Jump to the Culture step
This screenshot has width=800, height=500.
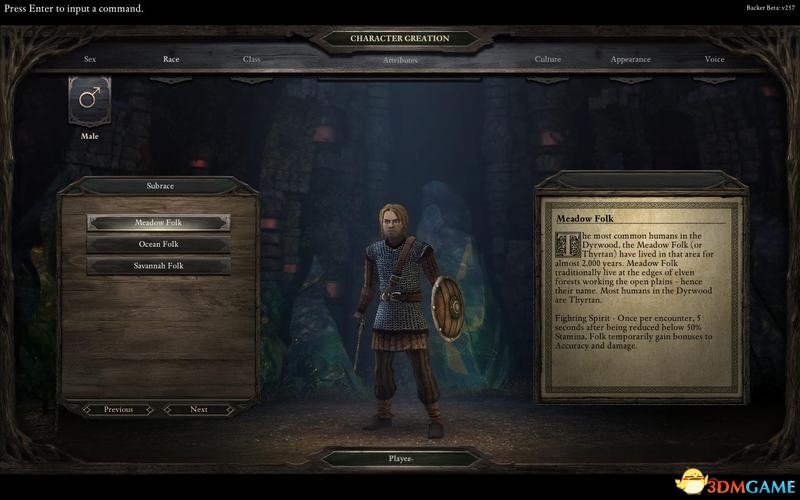coord(548,59)
